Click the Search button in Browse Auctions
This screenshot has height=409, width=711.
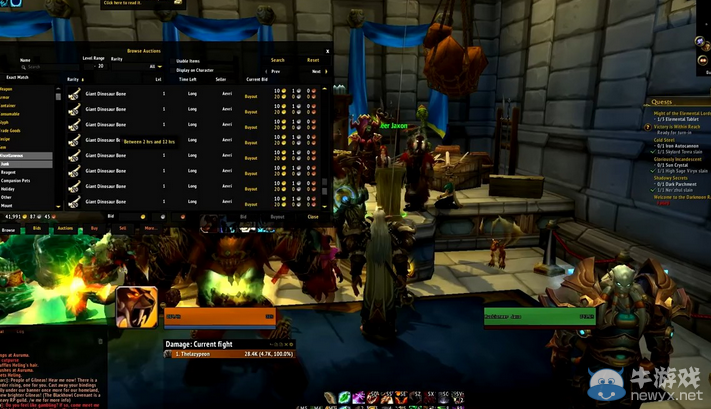(278, 60)
